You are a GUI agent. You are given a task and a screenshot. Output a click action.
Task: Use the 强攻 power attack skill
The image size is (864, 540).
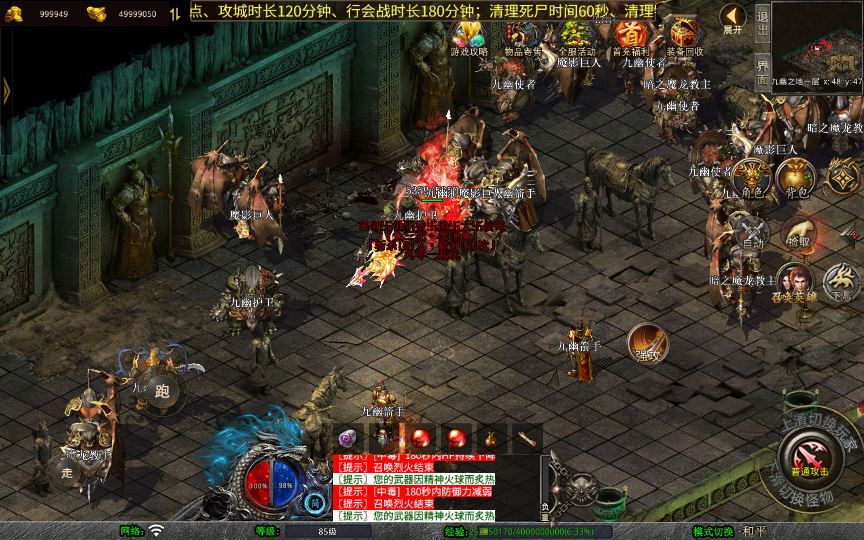pyautogui.click(x=645, y=343)
